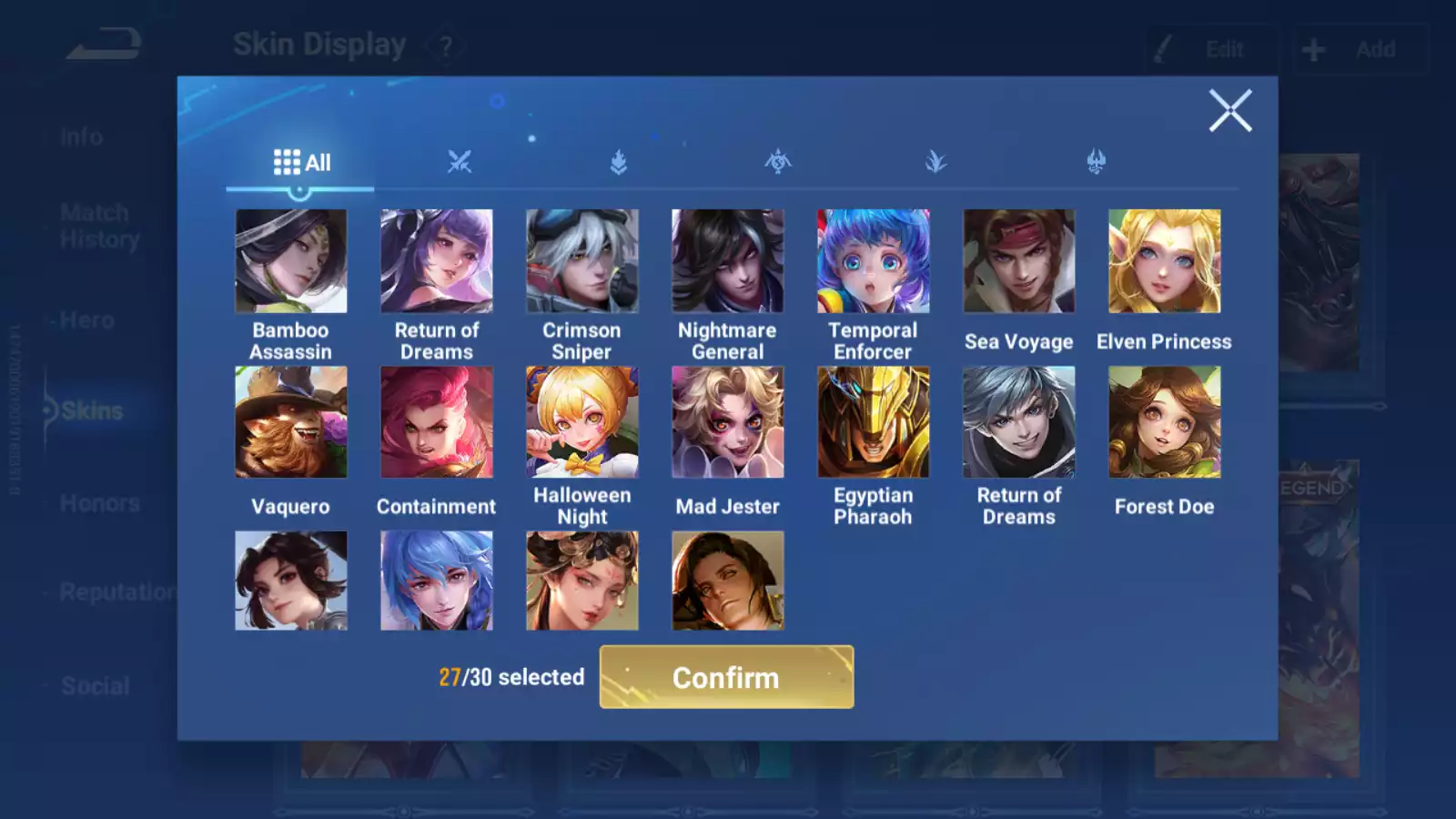Select the Containment skin
This screenshot has width=1456, height=819.
(x=437, y=422)
